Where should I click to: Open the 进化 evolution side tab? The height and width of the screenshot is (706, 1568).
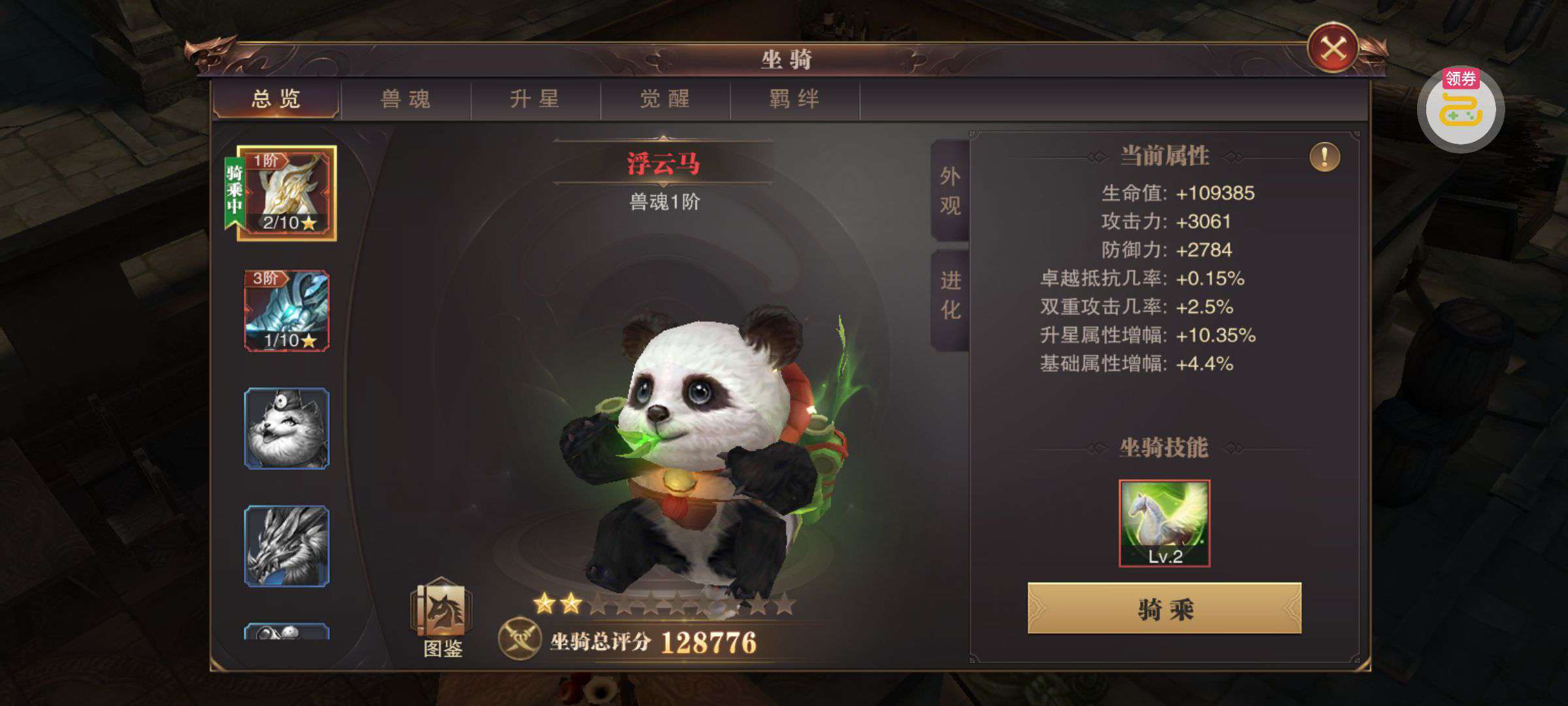pos(950,295)
